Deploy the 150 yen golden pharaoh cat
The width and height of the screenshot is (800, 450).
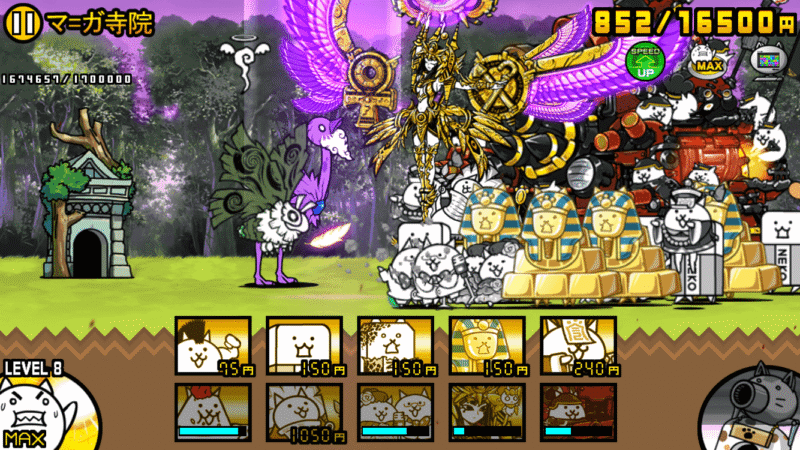click(x=487, y=345)
